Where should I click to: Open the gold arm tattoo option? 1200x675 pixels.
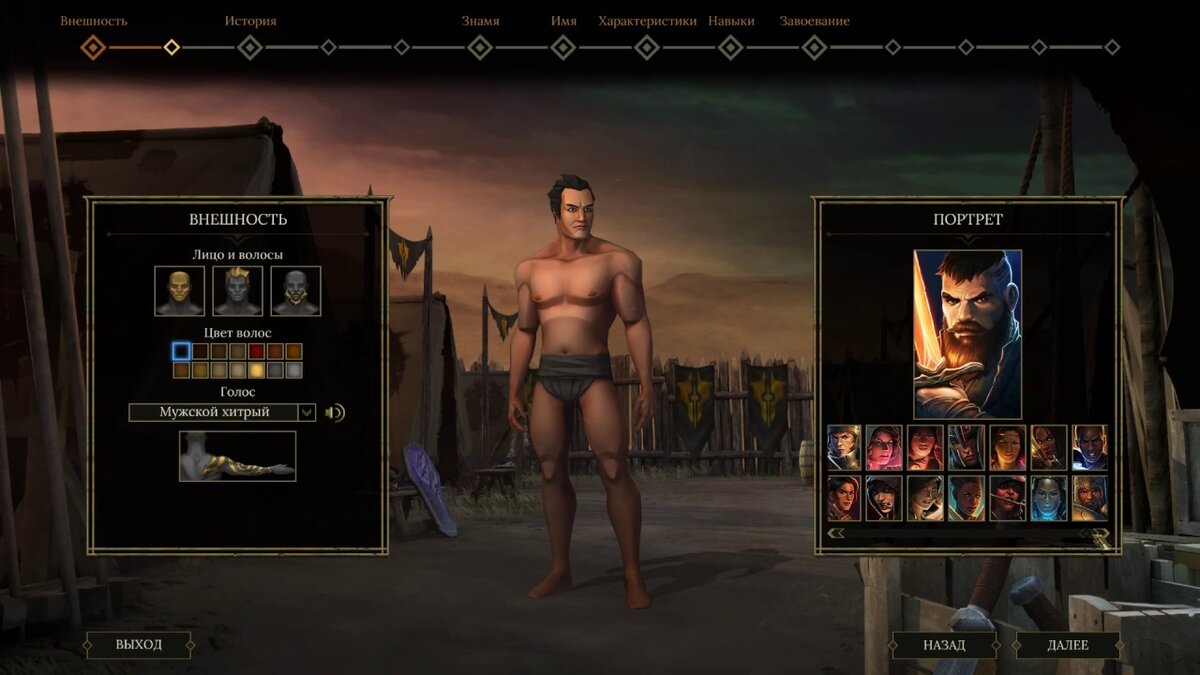click(x=238, y=456)
